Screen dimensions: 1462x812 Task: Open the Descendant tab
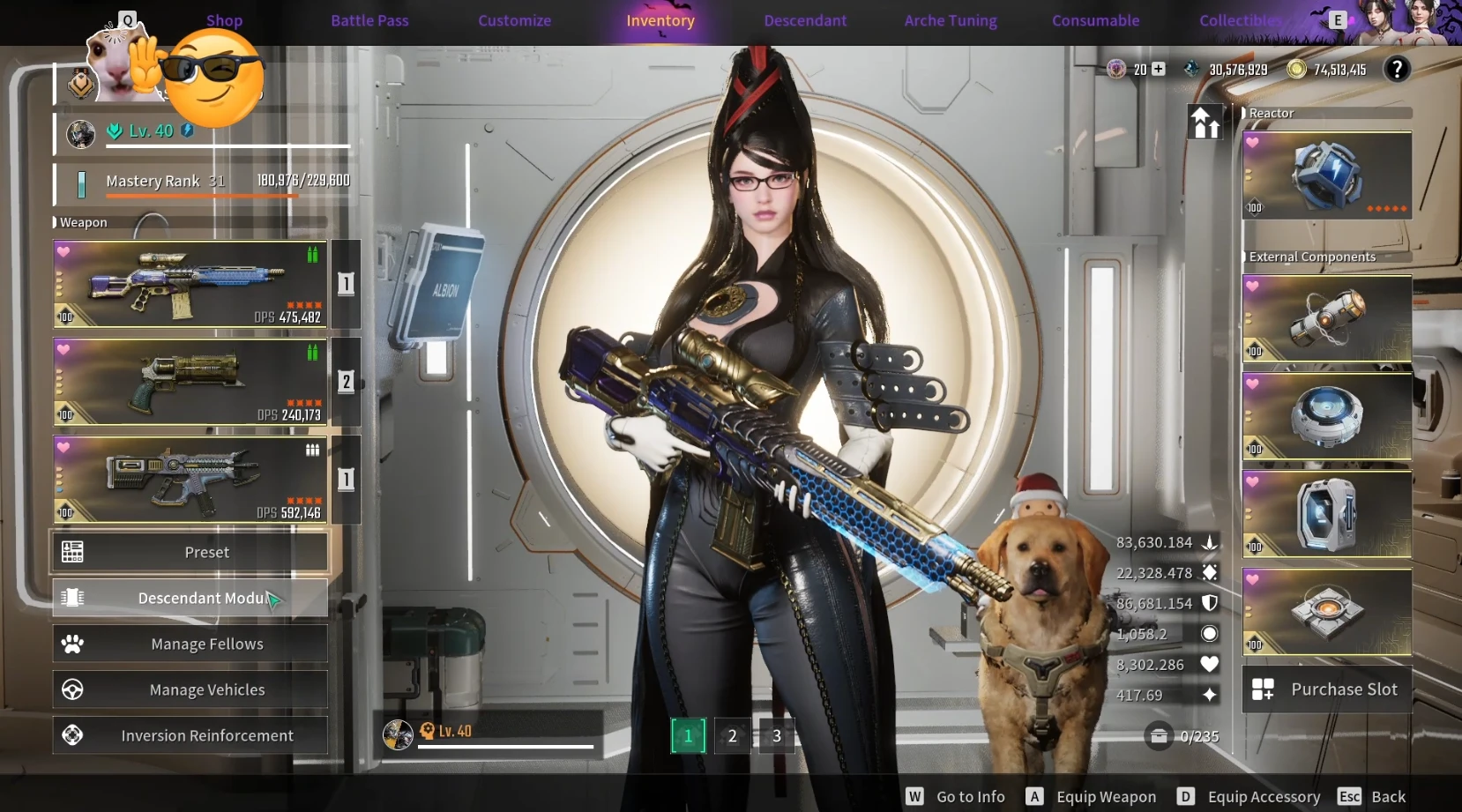coord(805,20)
